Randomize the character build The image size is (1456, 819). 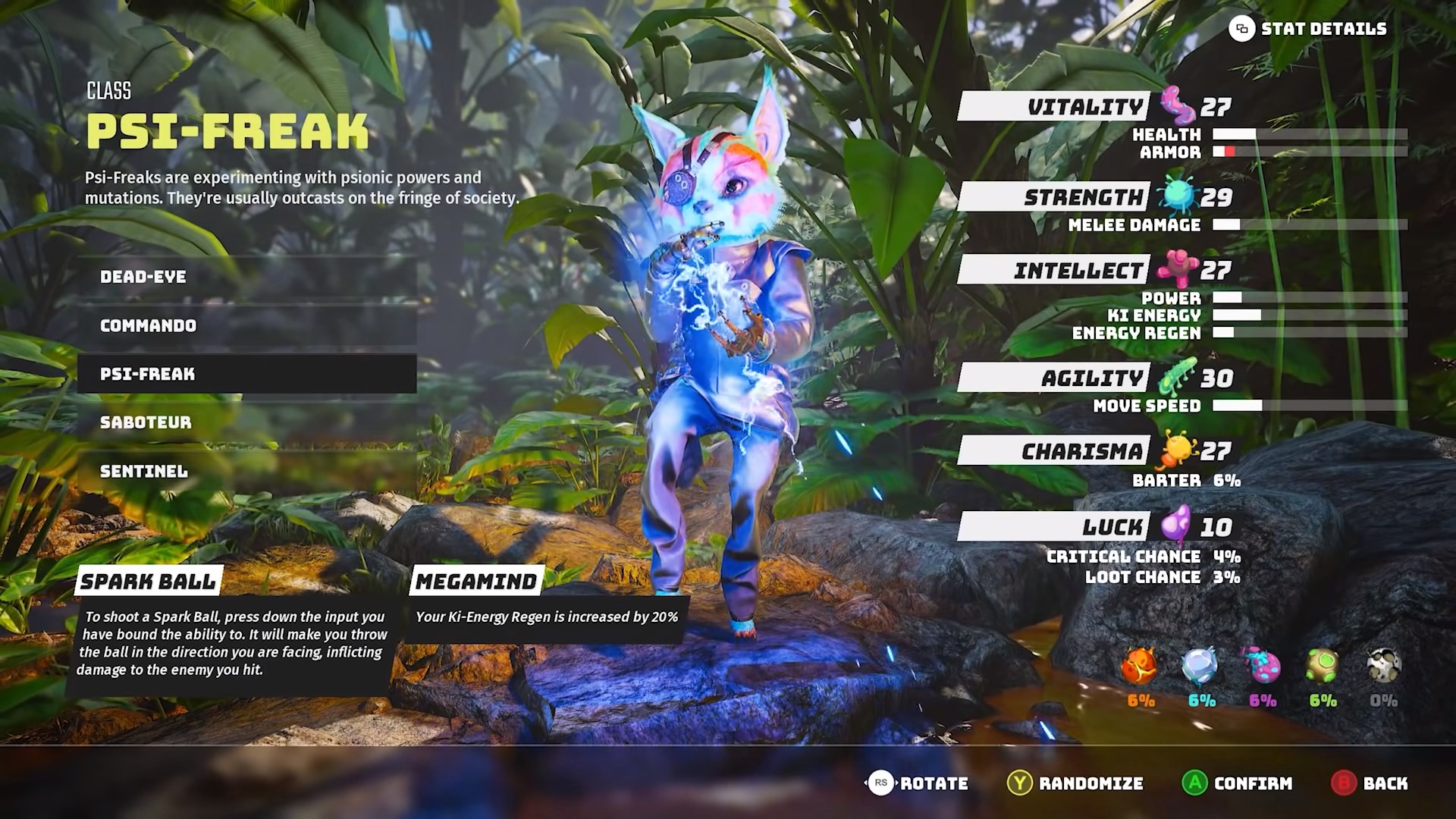[x=1075, y=783]
